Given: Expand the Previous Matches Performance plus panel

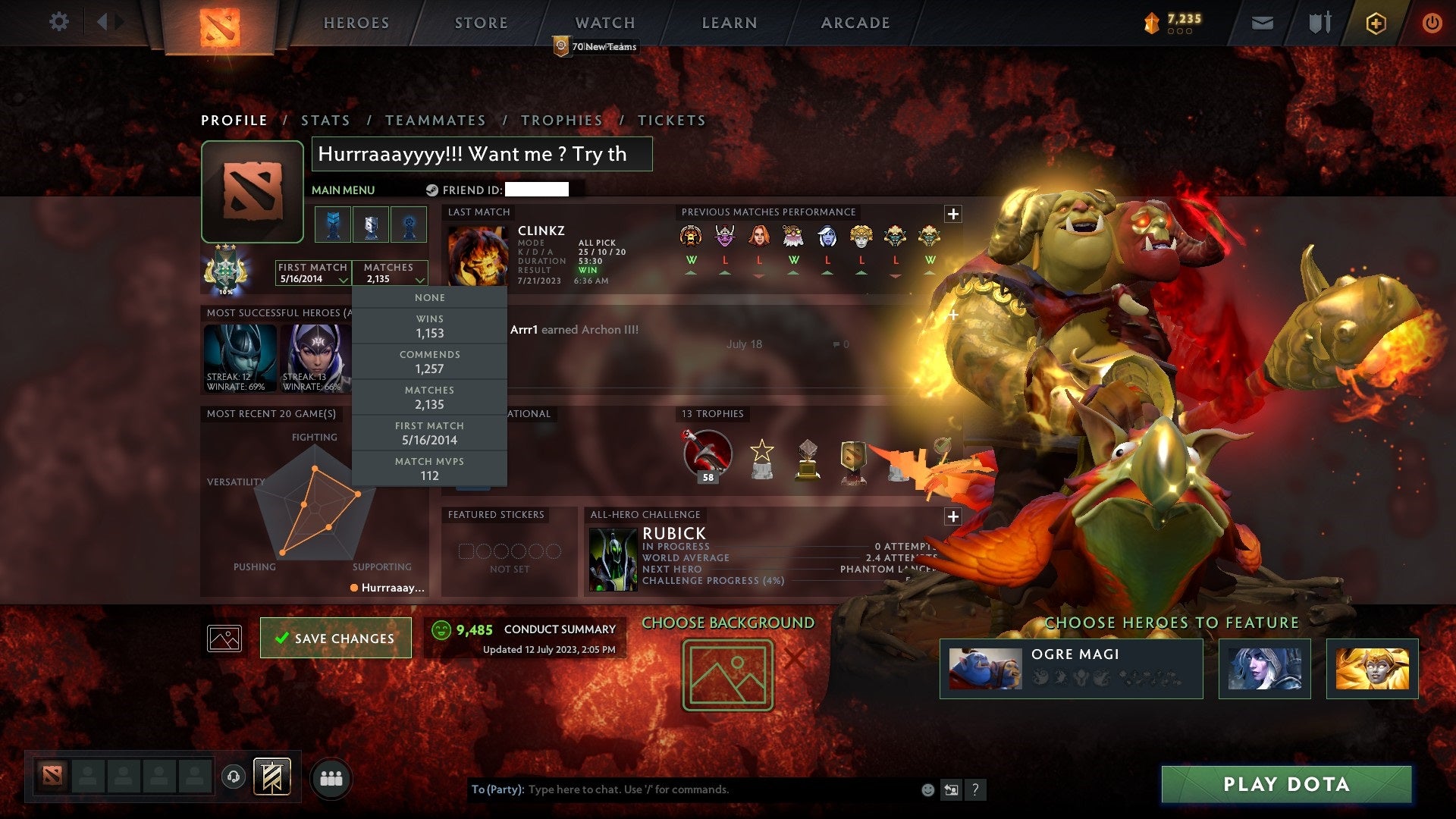Looking at the screenshot, I should pos(952,214).
